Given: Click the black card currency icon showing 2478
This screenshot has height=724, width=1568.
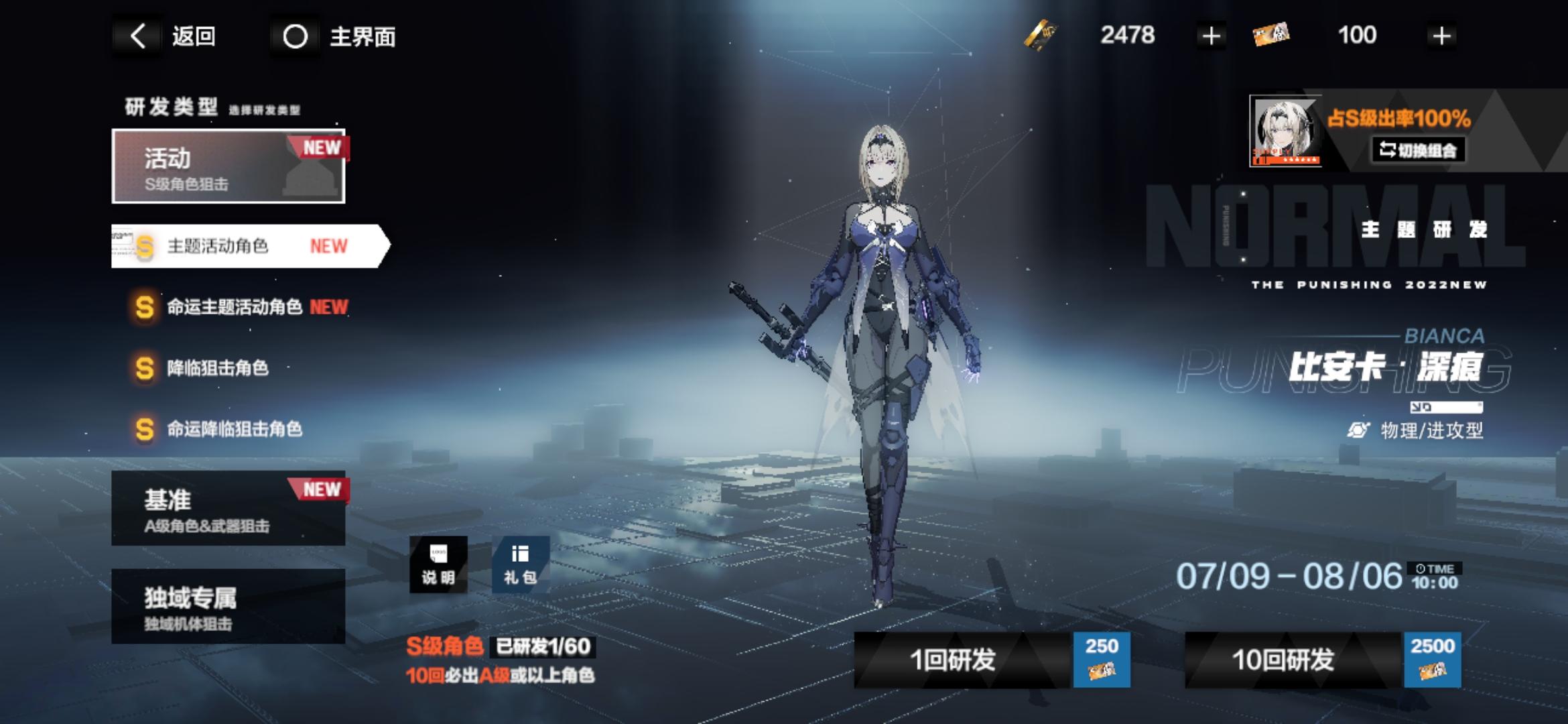Looking at the screenshot, I should [x=1039, y=35].
